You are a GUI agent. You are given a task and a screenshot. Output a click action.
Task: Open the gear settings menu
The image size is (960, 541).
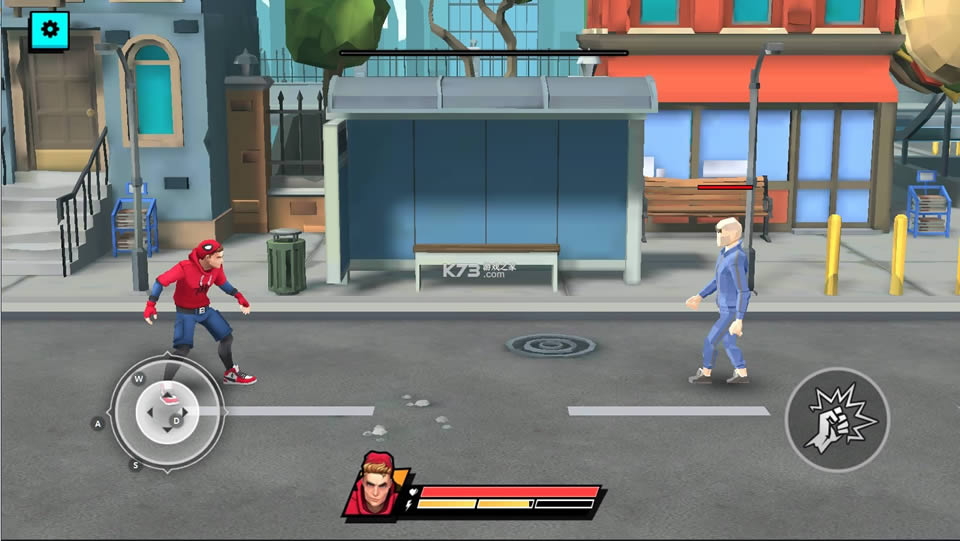[x=49, y=31]
